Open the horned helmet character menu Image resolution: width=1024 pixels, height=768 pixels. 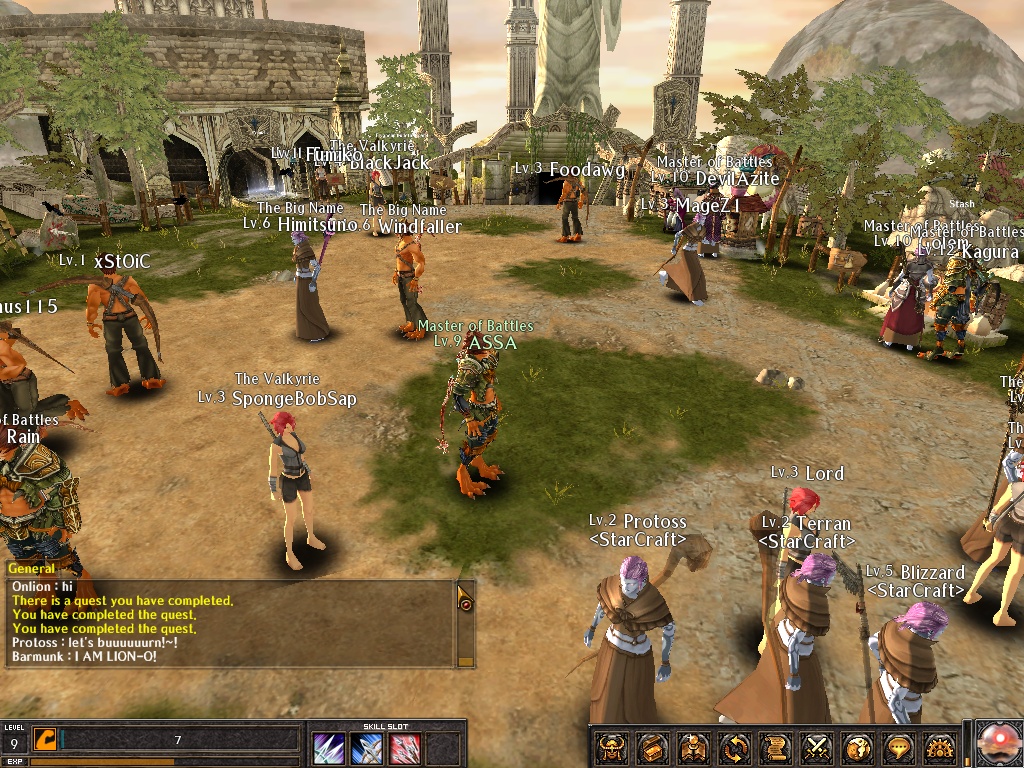612,747
